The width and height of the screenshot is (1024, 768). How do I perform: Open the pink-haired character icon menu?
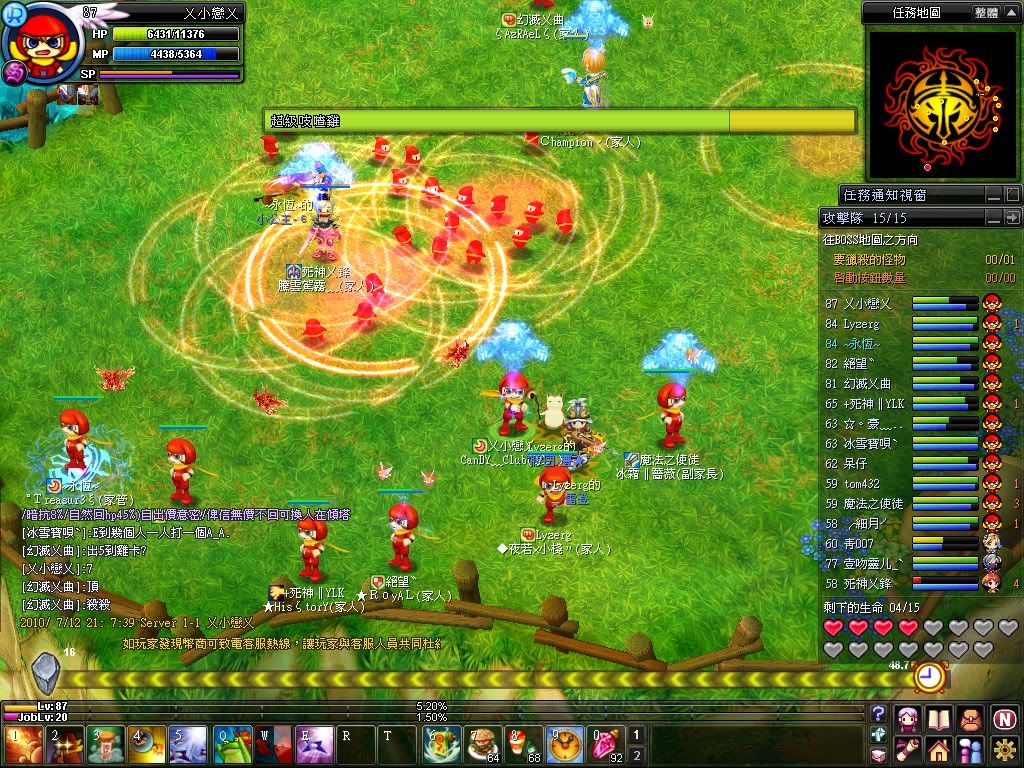907,718
